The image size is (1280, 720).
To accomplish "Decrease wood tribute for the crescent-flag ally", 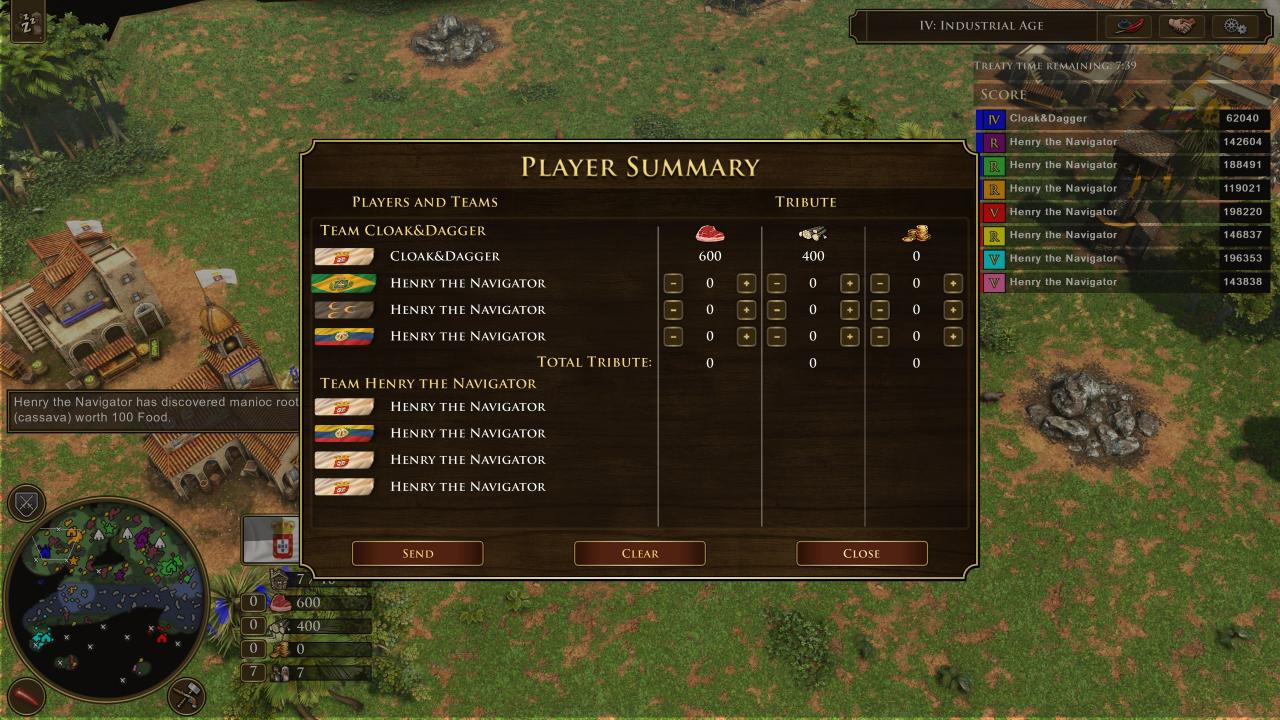I will coord(776,310).
